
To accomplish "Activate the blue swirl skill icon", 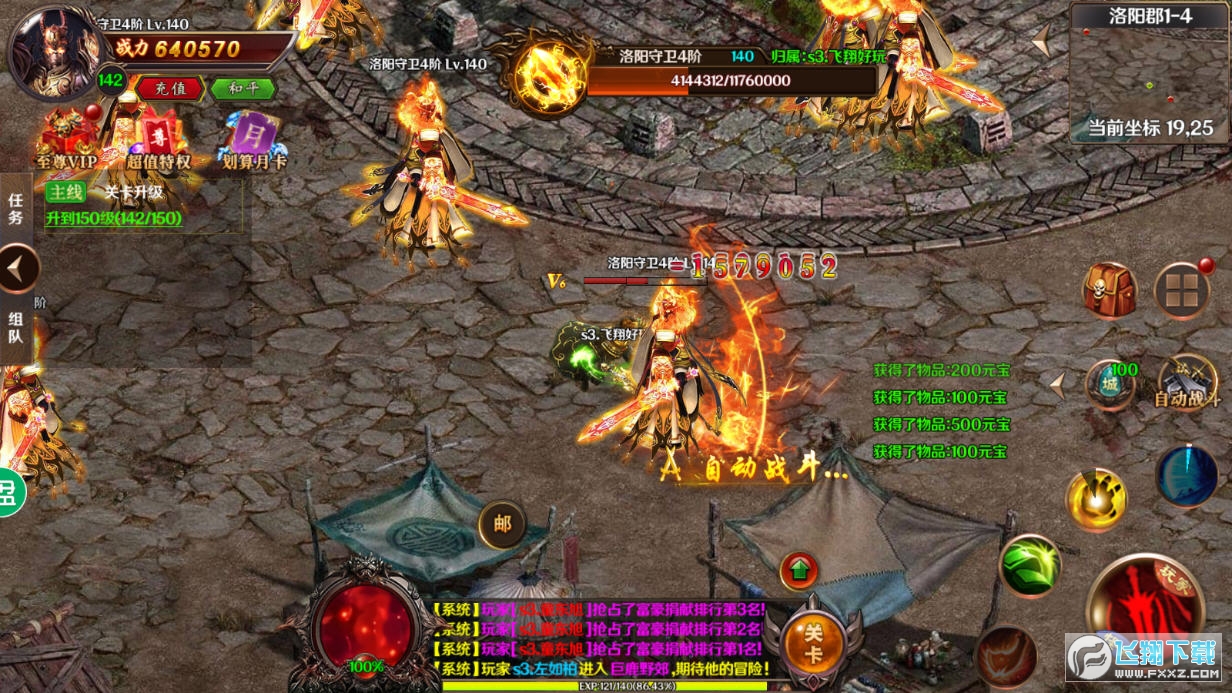I will coord(1186,476).
